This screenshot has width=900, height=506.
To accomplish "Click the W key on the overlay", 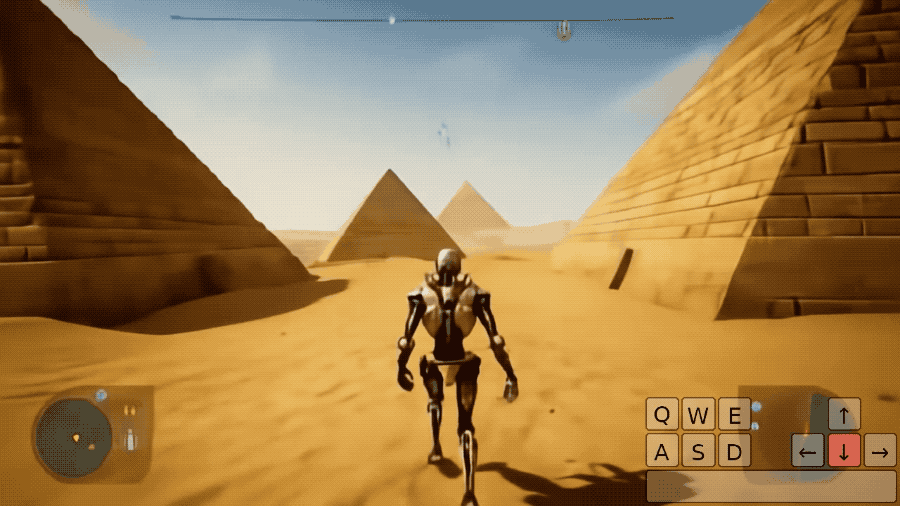I will (698, 414).
